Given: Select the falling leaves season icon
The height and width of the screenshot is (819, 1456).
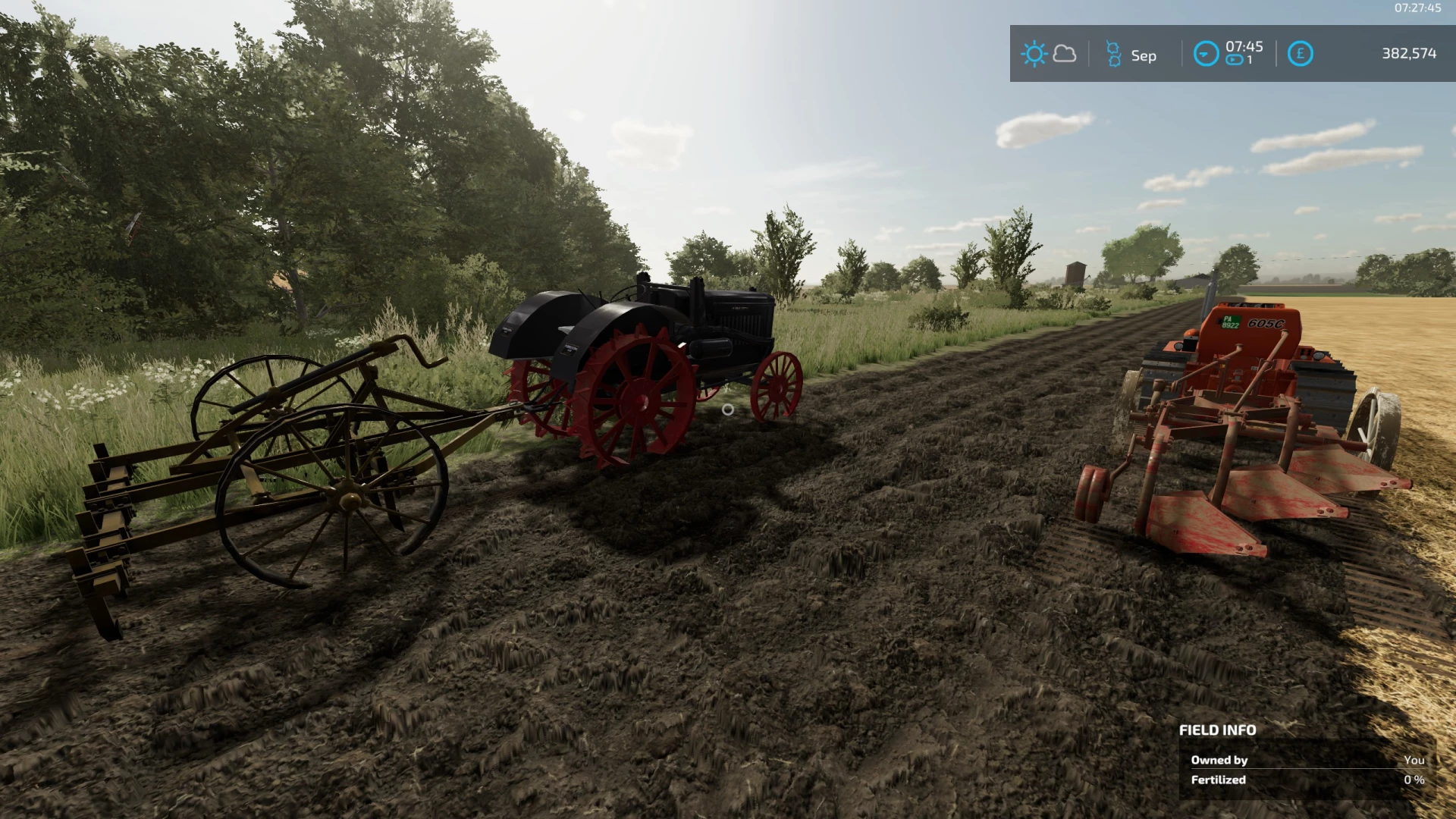Looking at the screenshot, I should 1113,53.
